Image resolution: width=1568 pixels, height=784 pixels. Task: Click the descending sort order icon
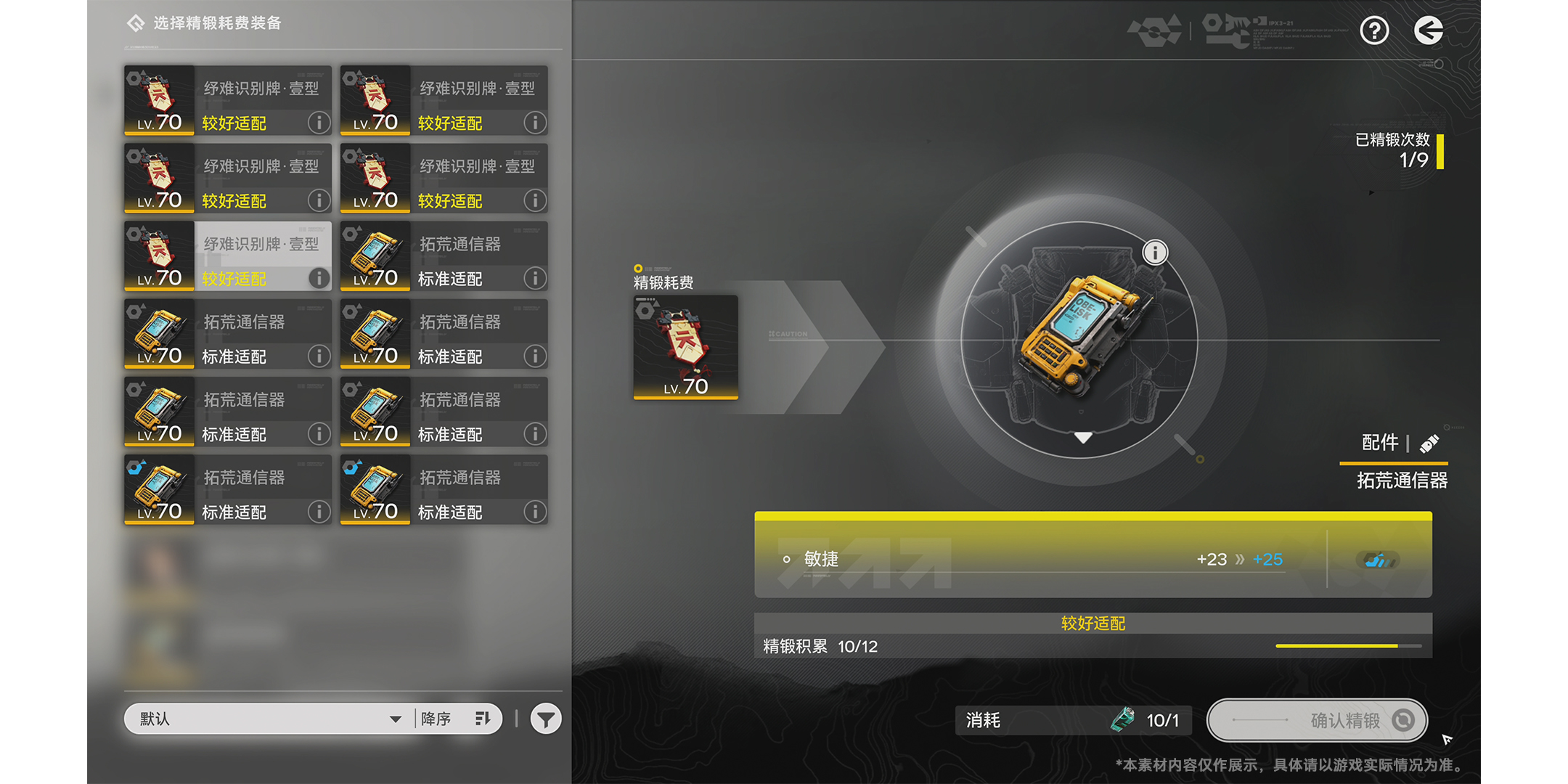click(x=484, y=718)
